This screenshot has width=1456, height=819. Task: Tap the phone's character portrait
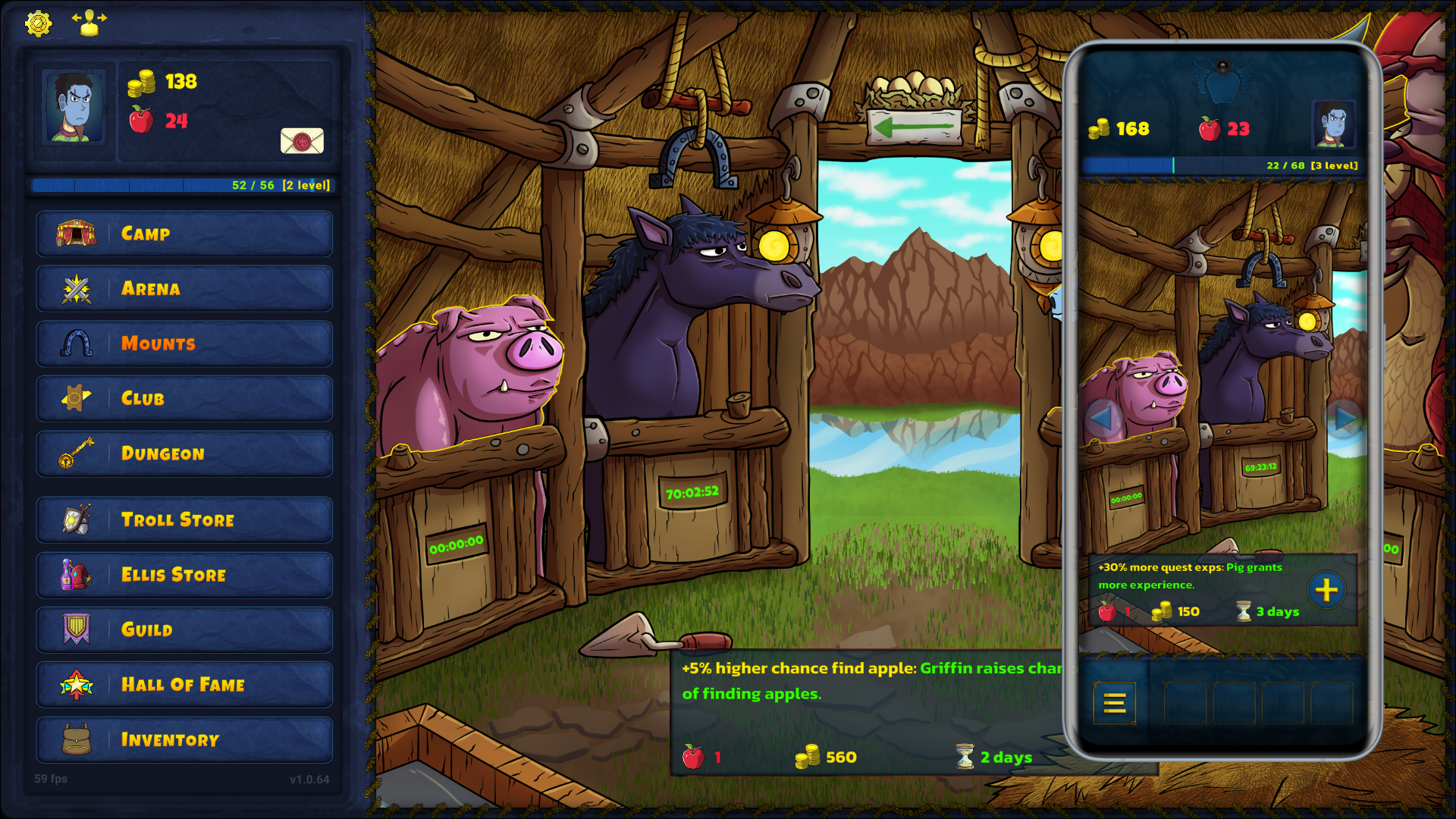click(1333, 124)
